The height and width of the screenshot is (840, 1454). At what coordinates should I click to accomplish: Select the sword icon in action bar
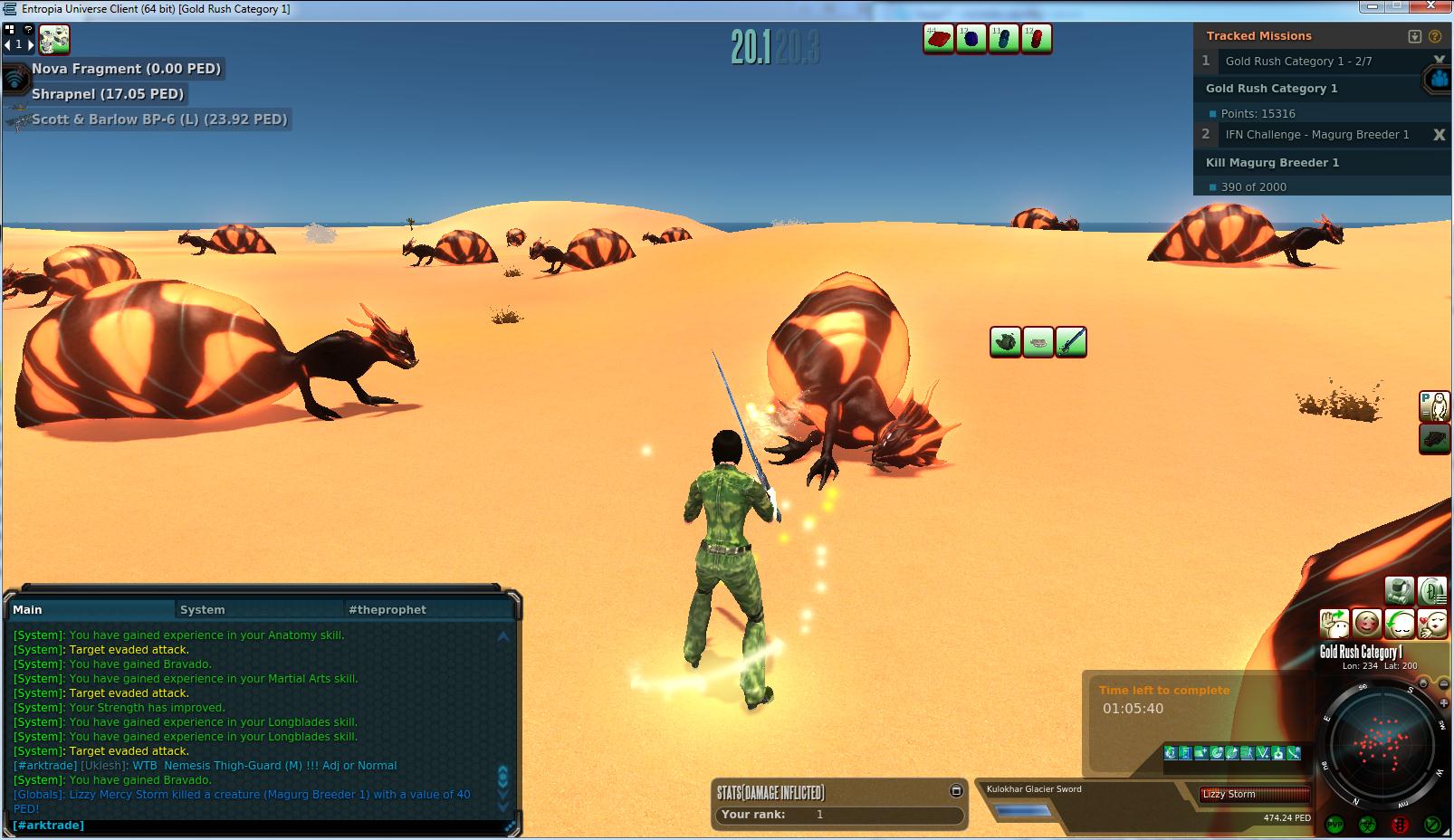[x=1070, y=342]
